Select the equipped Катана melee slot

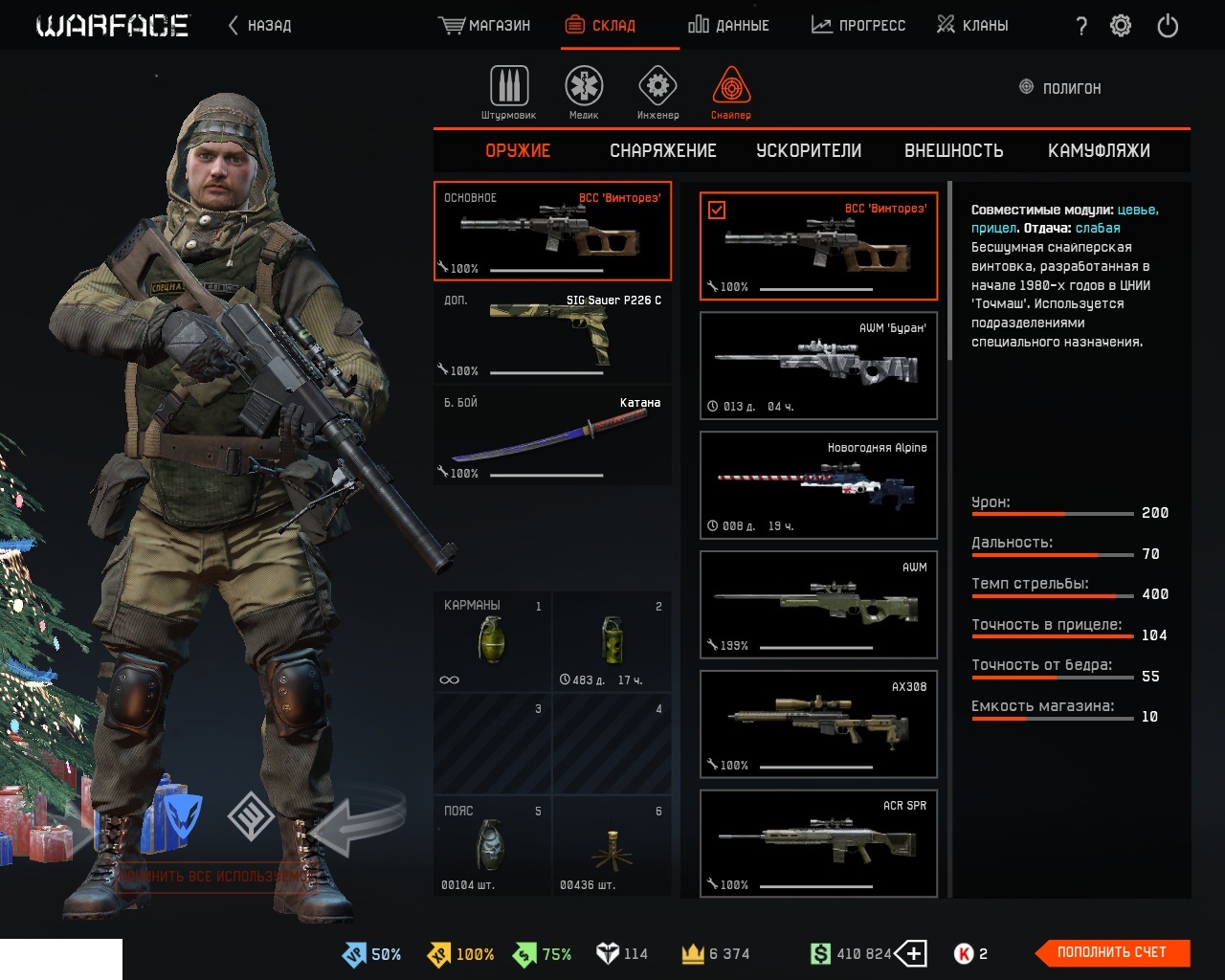tap(552, 436)
